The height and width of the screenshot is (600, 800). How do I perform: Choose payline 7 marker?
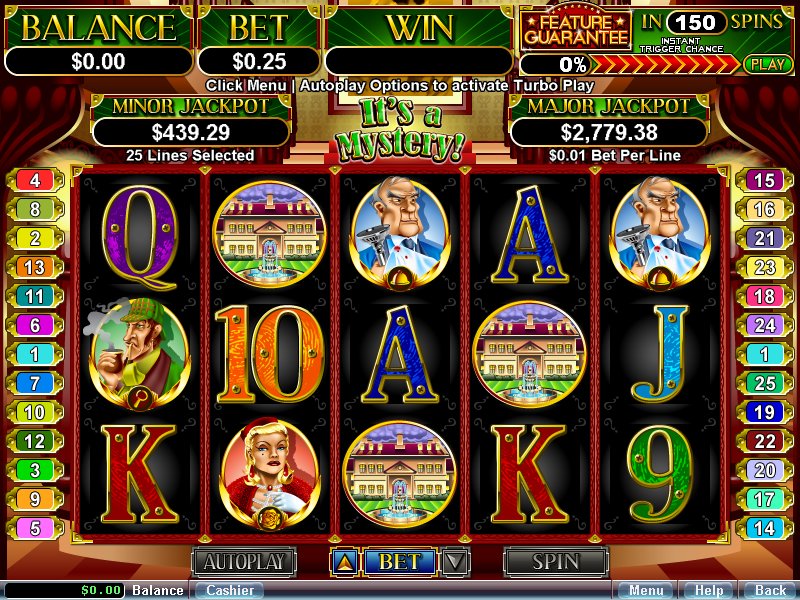pyautogui.click(x=35, y=383)
